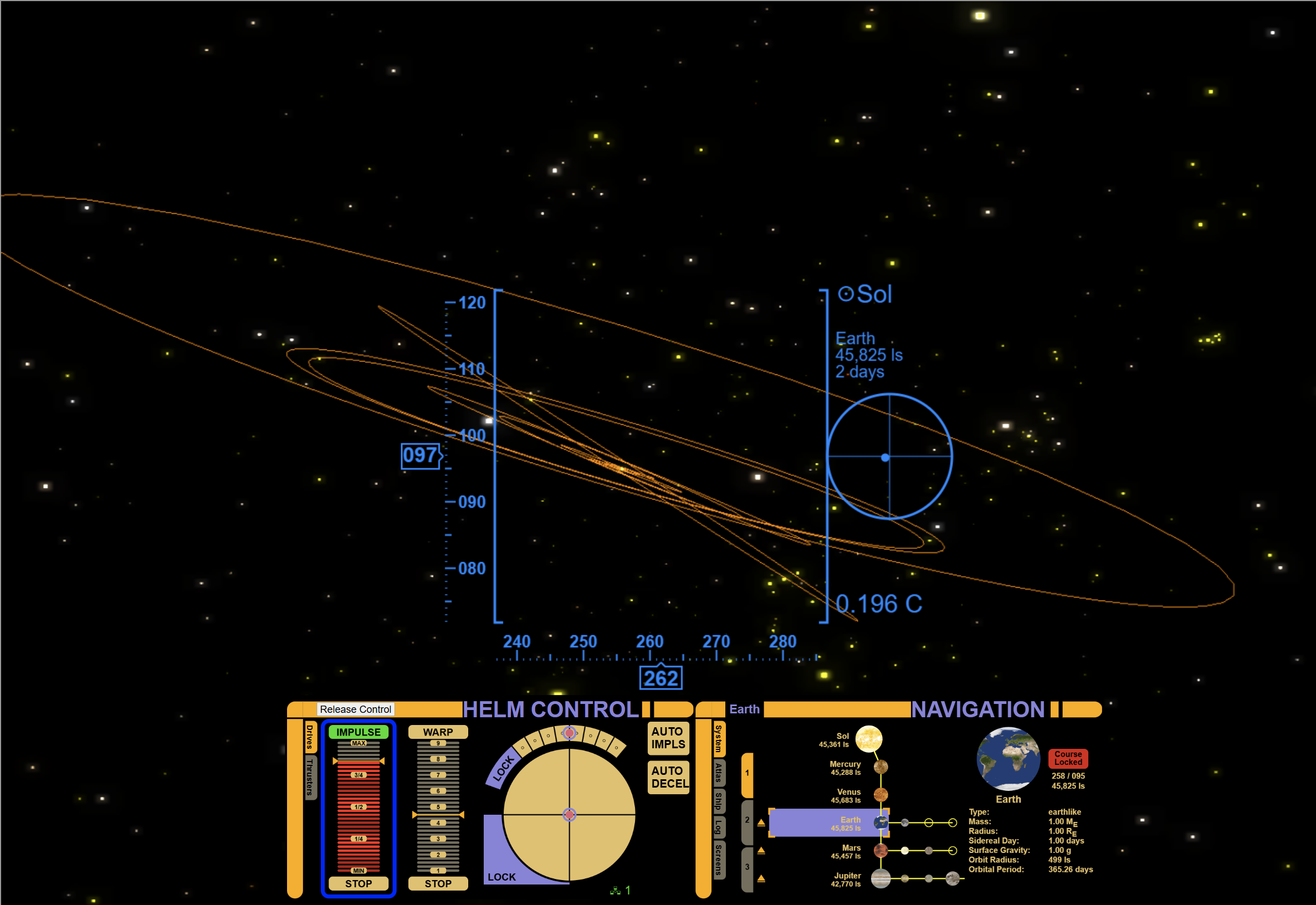Select the Sol star icon in the navigation tree

pyautogui.click(x=869, y=739)
